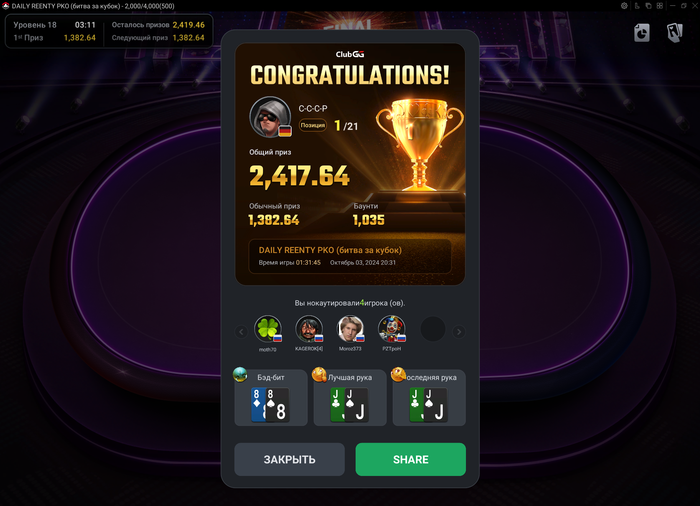The height and width of the screenshot is (506, 700).
Task: Select knocked-out player moth70's clover avatar
Action: point(267,329)
